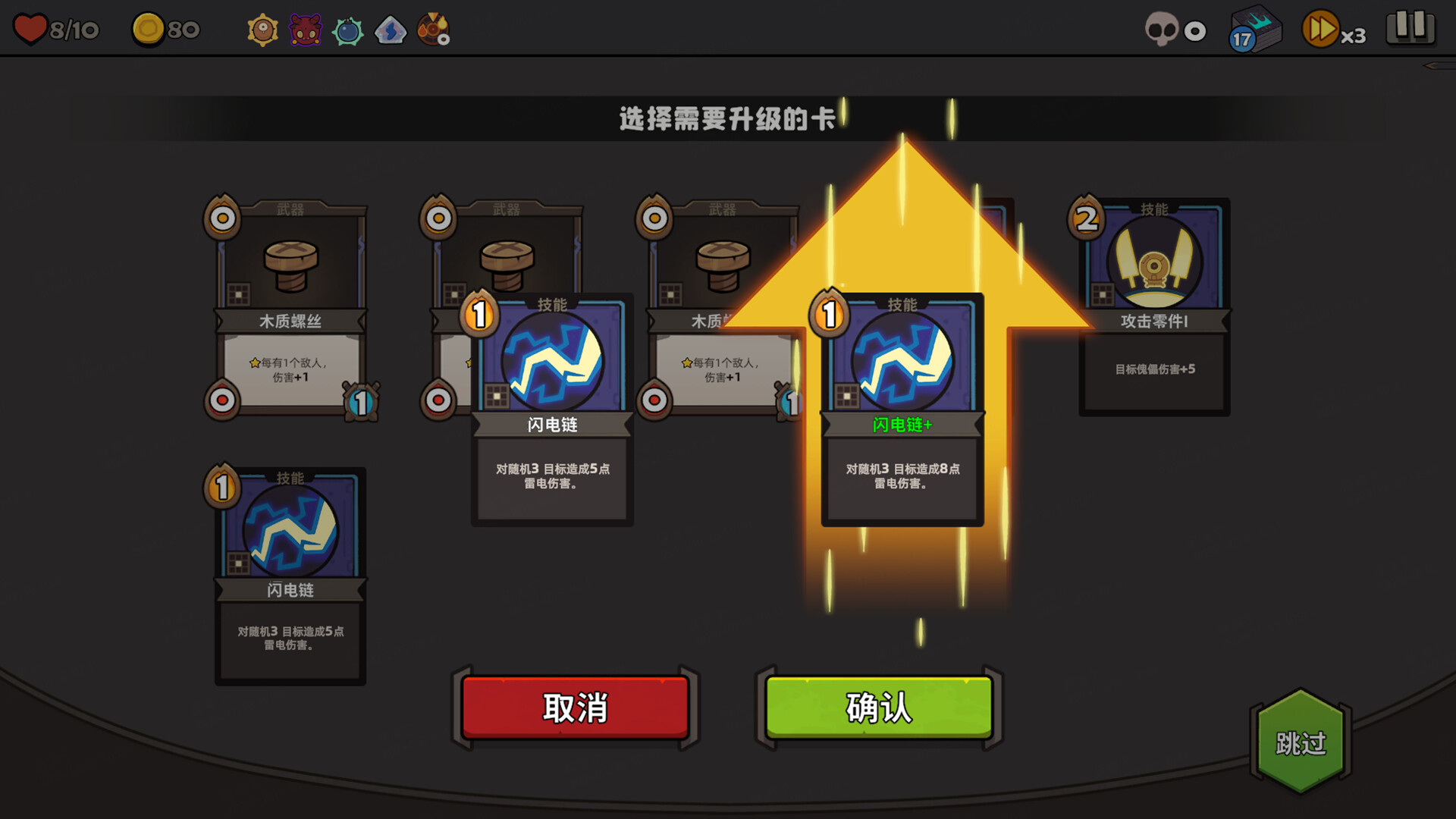Click the gold coin currency icon
Screen dimensions: 1456x819
point(149,29)
